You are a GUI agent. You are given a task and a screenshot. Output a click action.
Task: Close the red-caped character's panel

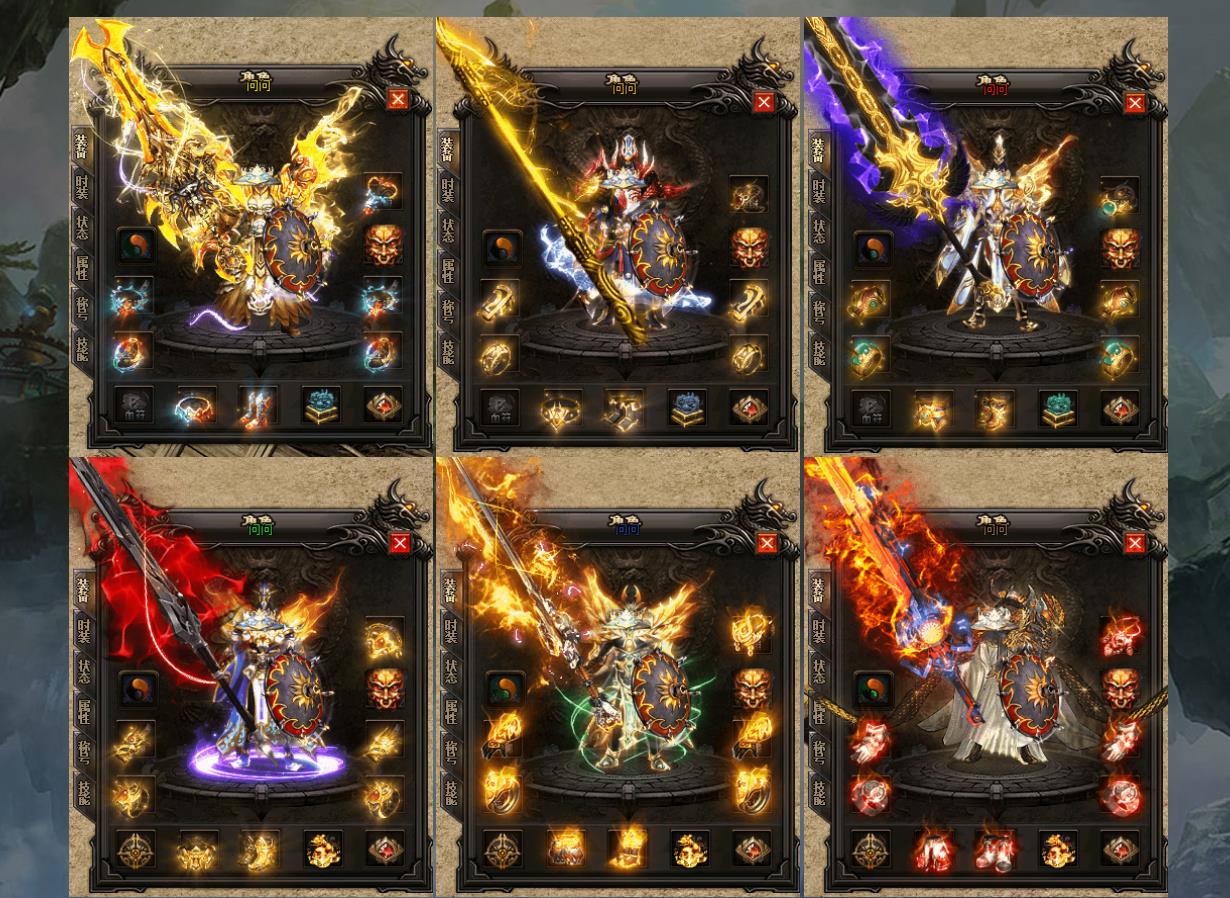[x=399, y=543]
